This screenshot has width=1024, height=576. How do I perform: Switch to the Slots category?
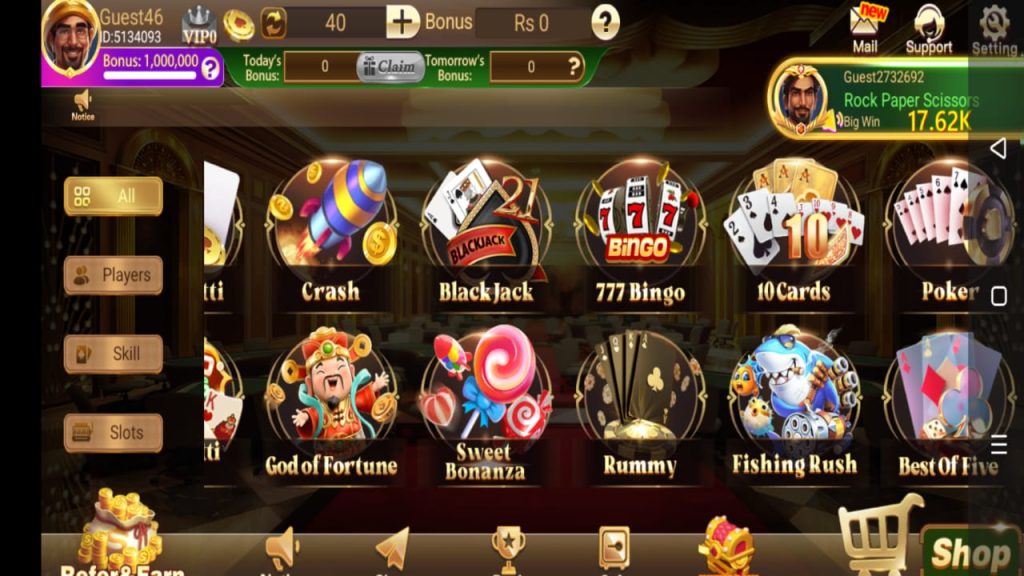[x=113, y=433]
